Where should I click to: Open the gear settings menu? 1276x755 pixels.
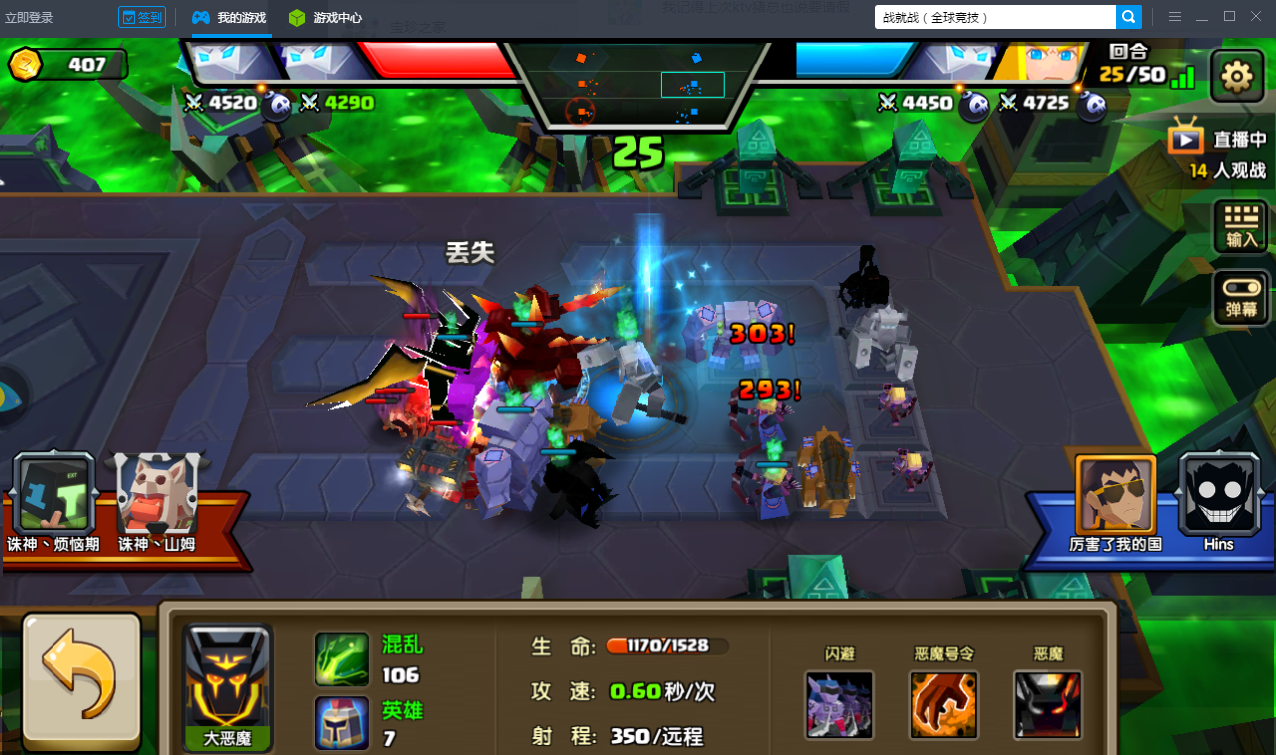click(x=1237, y=76)
